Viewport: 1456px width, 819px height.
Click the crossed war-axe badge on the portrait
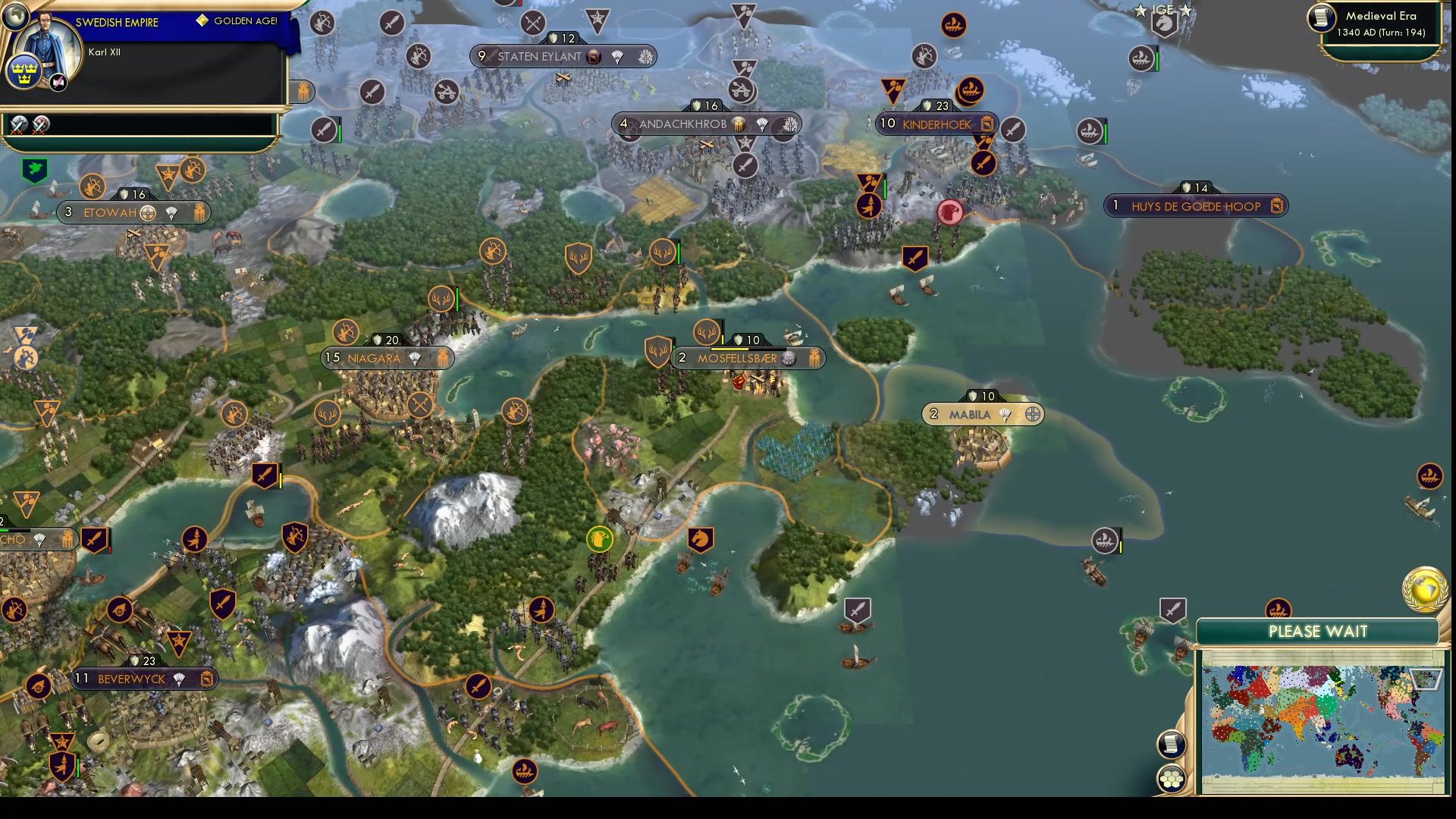[58, 82]
